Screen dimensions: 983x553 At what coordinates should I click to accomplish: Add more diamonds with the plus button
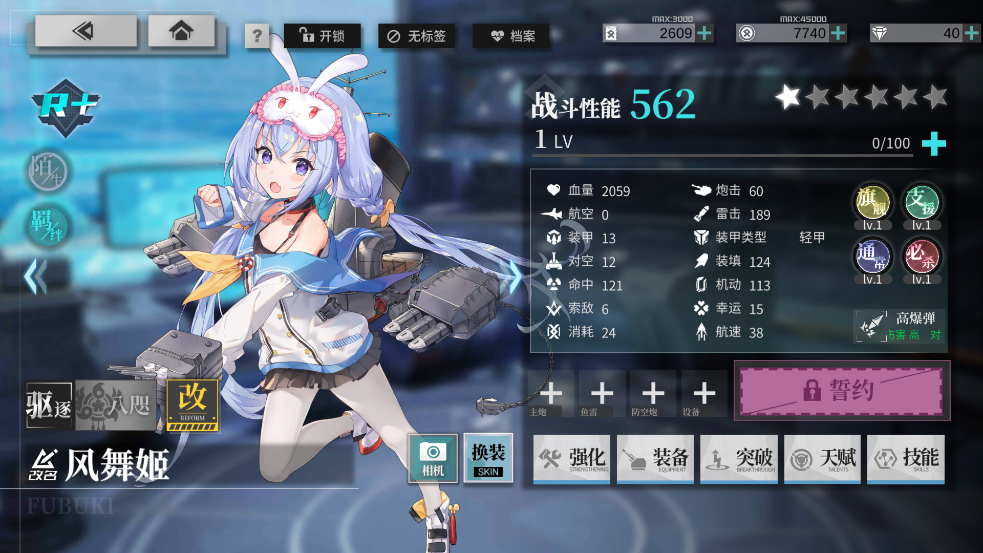pos(972,33)
